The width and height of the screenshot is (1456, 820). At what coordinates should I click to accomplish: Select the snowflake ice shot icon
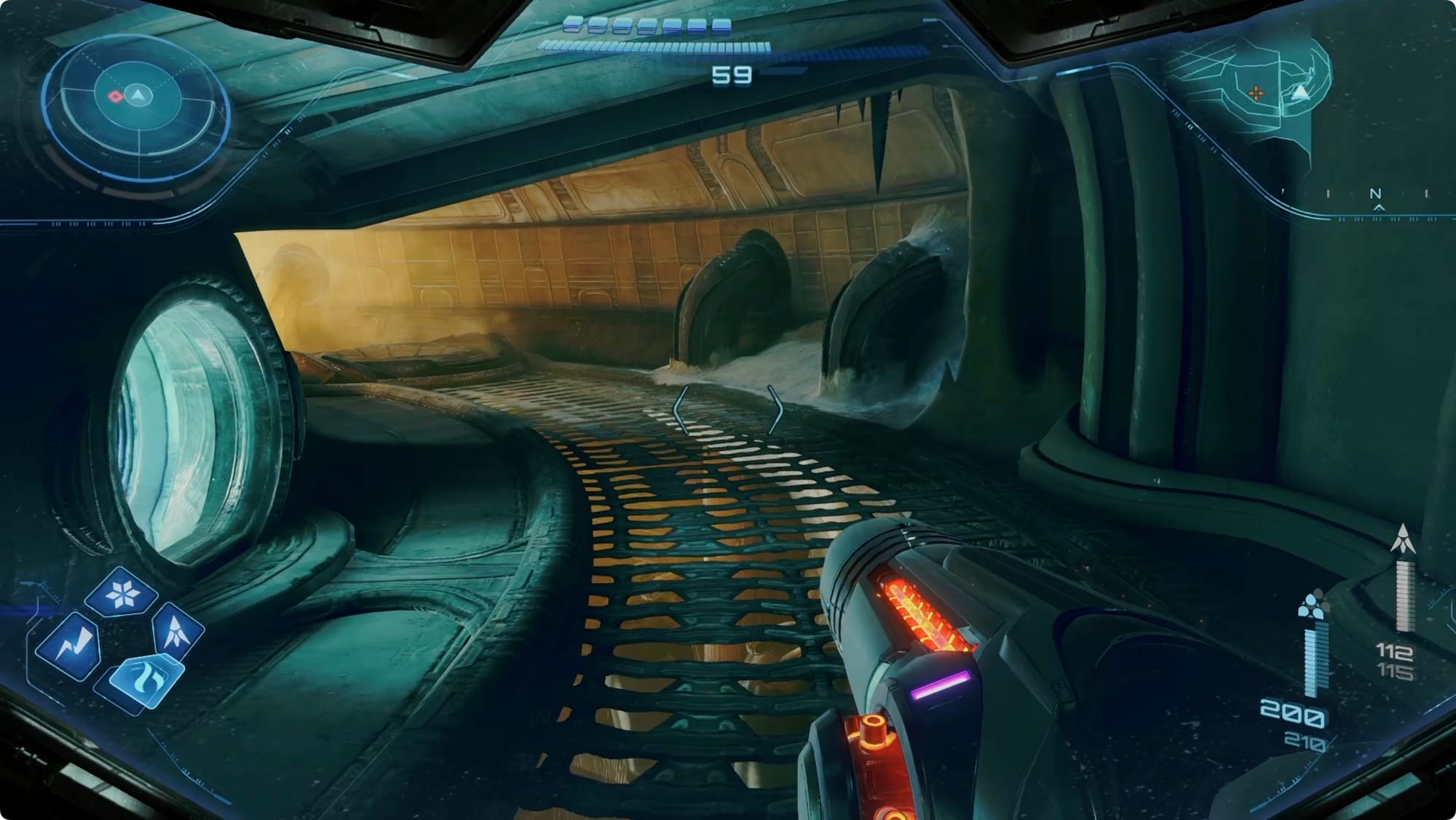pyautogui.click(x=121, y=595)
